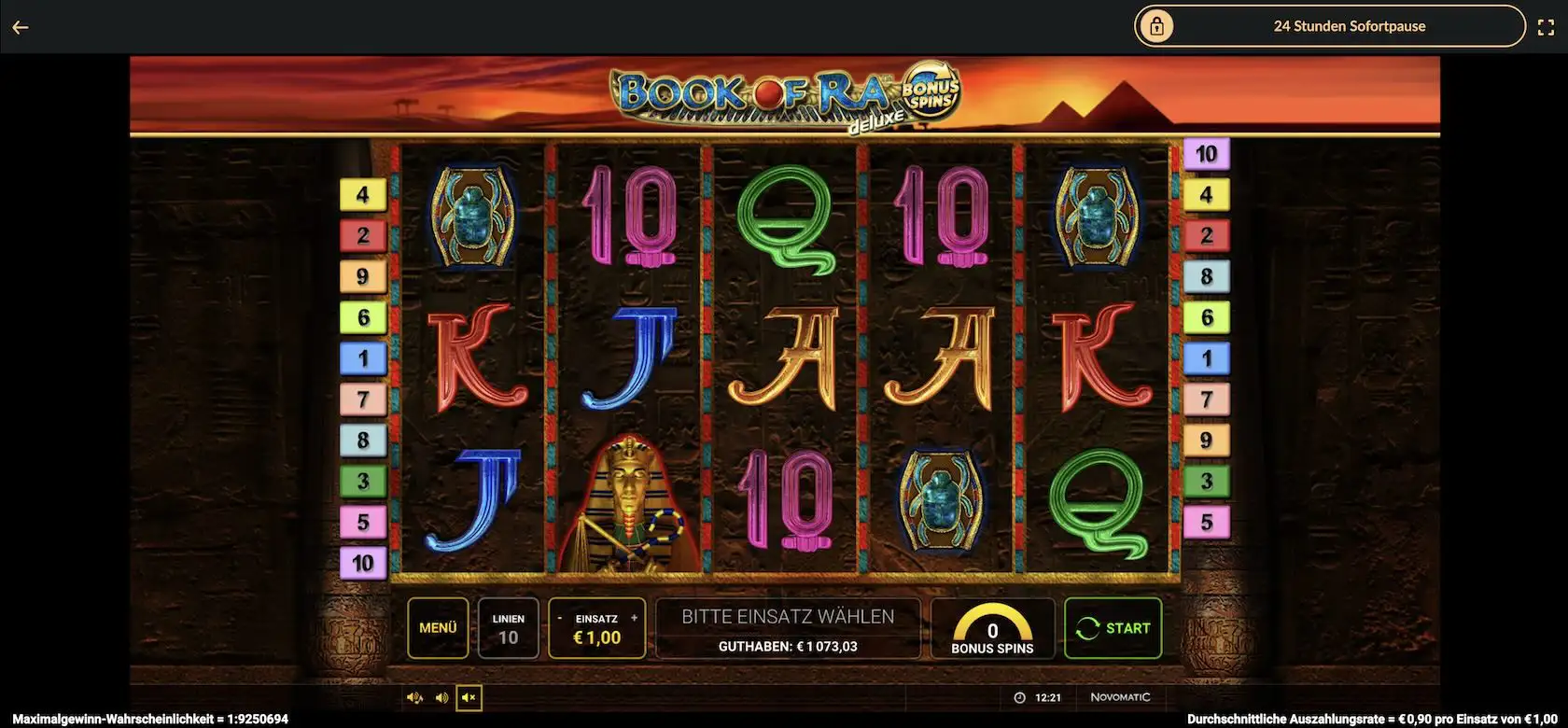Click the Novomatic logo in the status bar
This screenshot has height=728, width=1568.
point(1120,696)
